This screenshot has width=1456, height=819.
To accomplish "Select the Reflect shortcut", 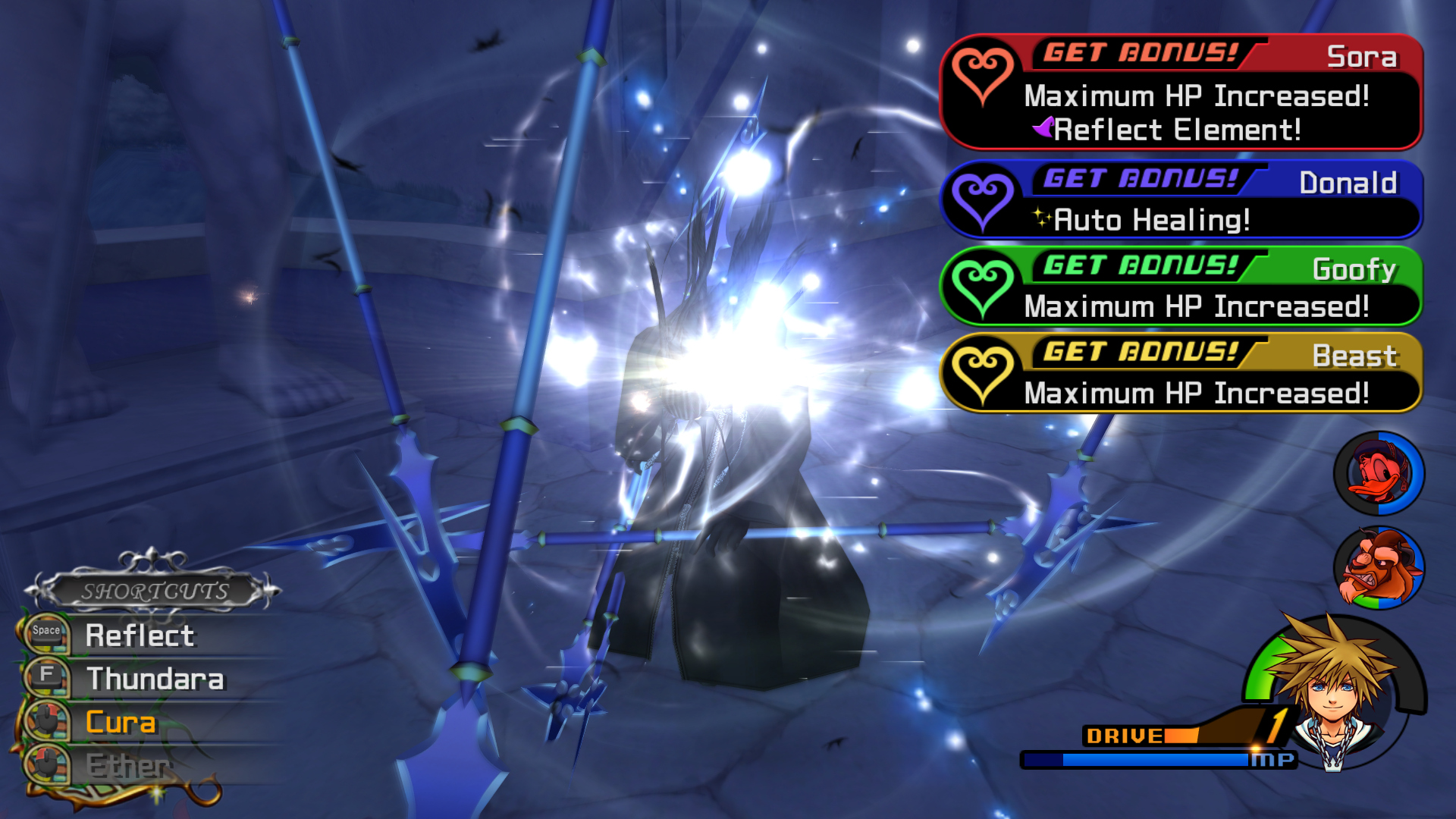I will (x=140, y=635).
